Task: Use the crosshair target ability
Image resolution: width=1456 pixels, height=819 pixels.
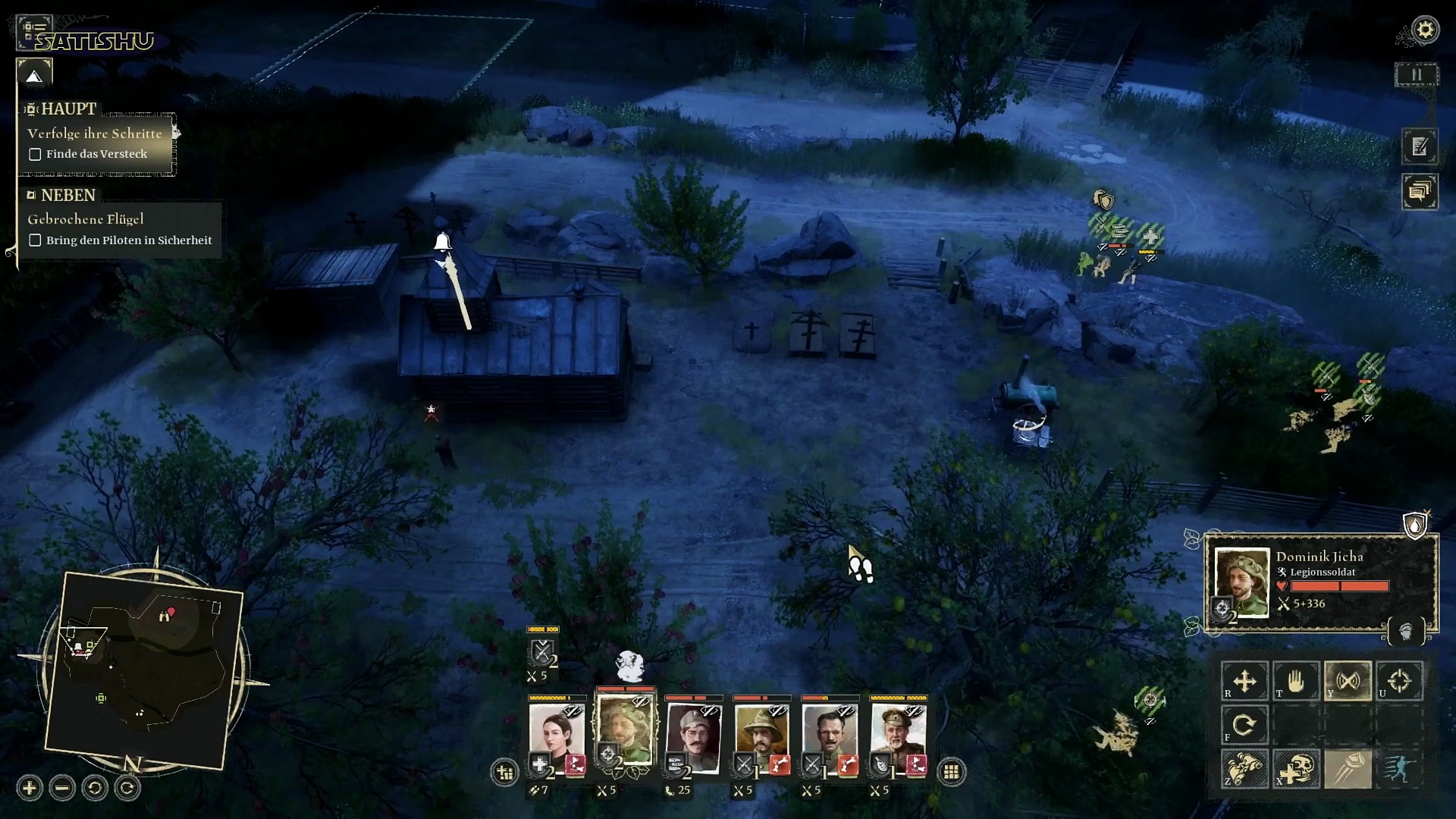Action: click(1399, 680)
